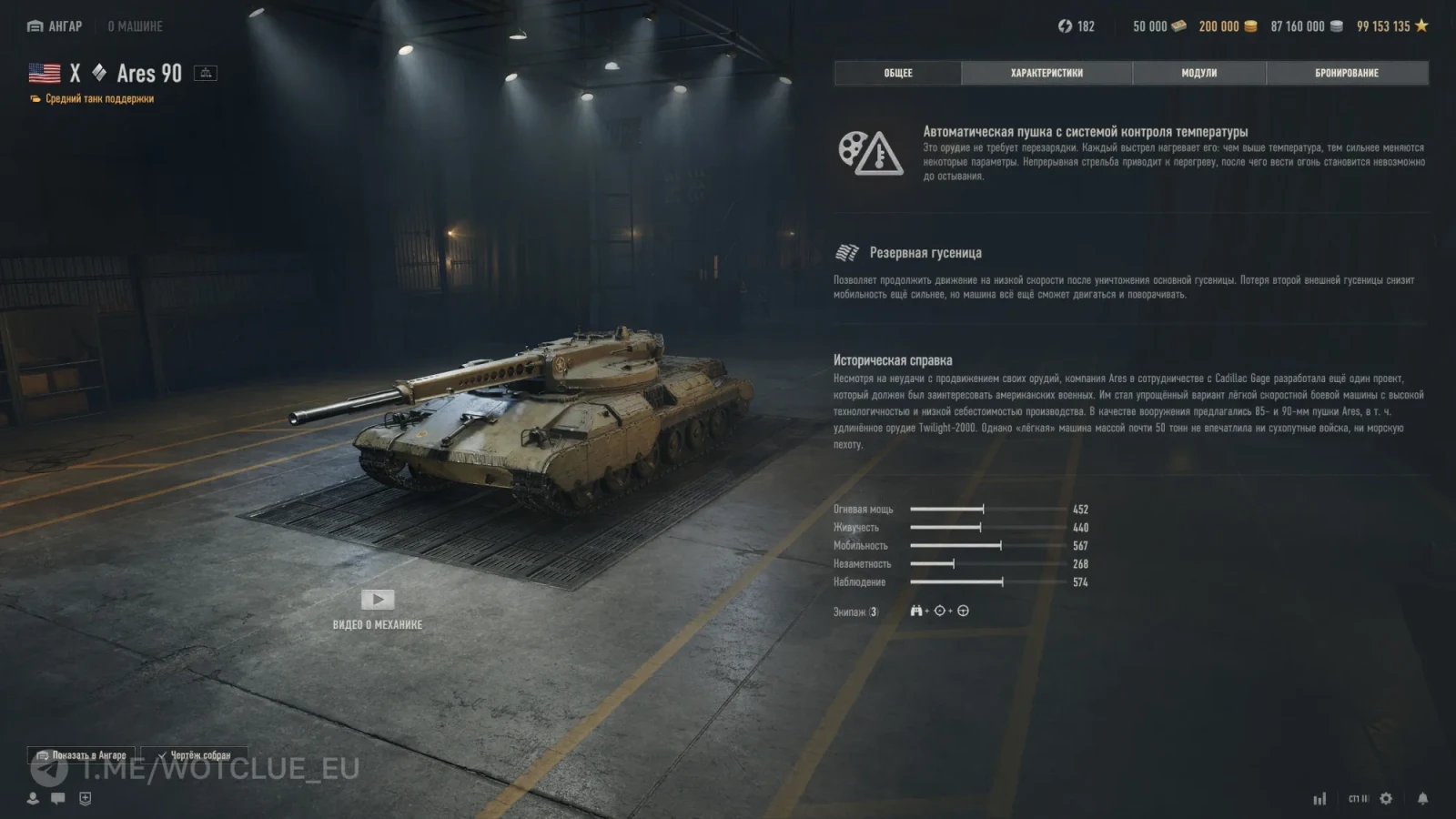
Task: Click the Чертёж собран button
Action: [x=194, y=755]
